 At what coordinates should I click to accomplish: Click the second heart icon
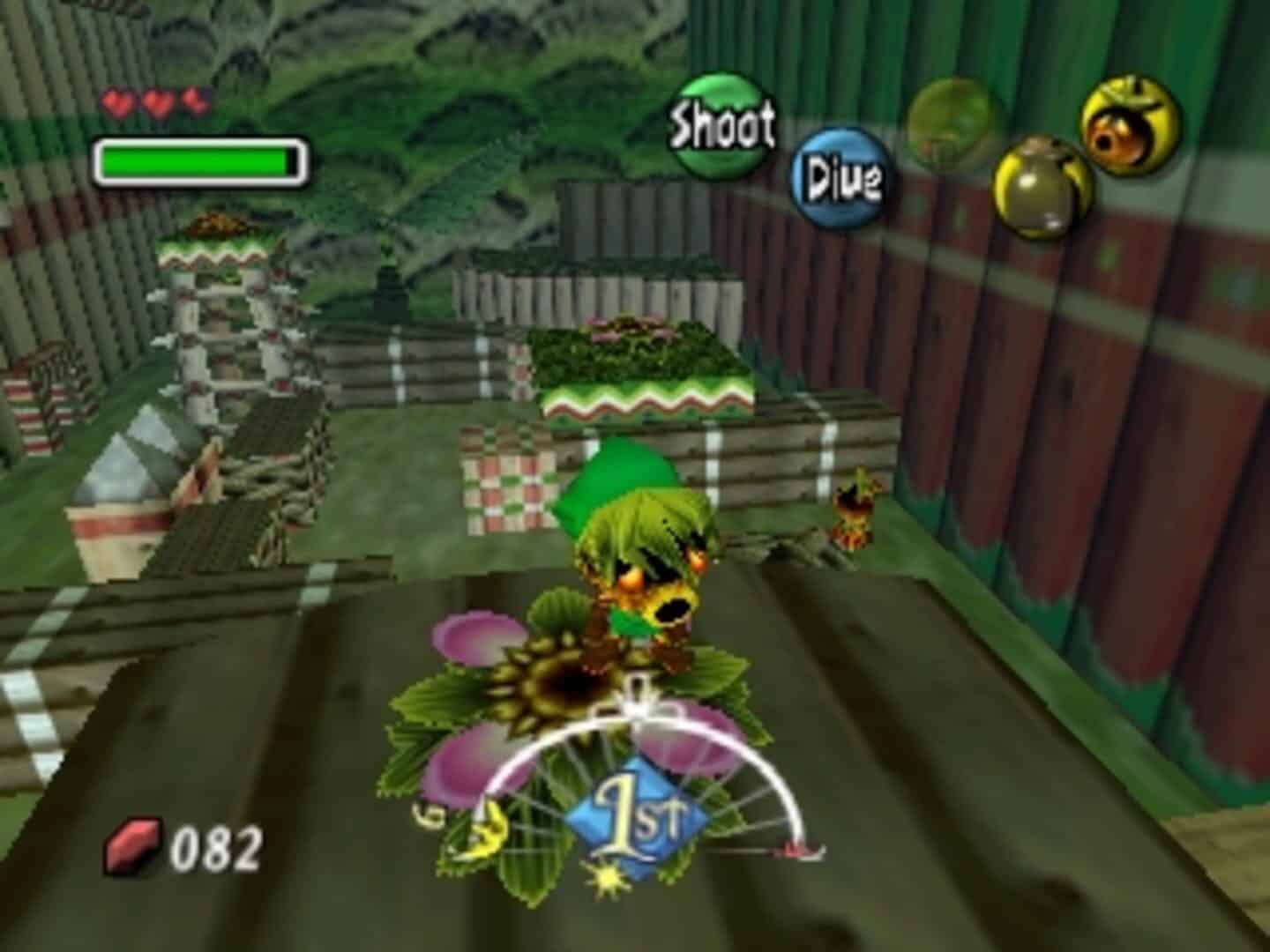coord(156,100)
